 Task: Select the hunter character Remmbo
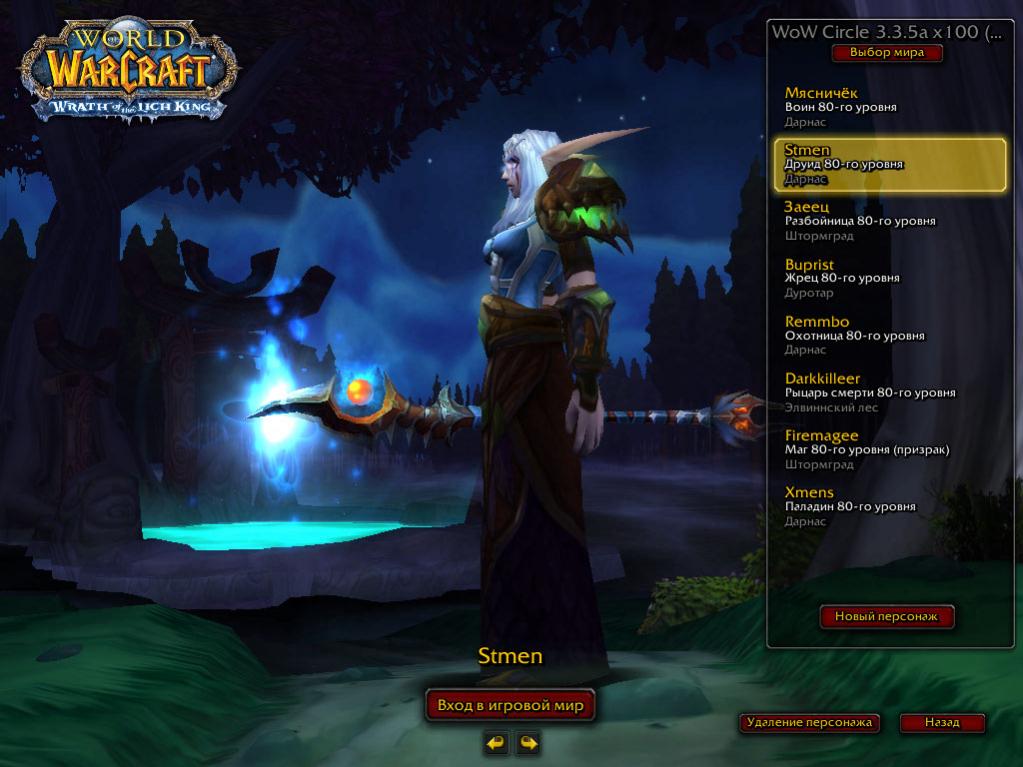[x=889, y=335]
